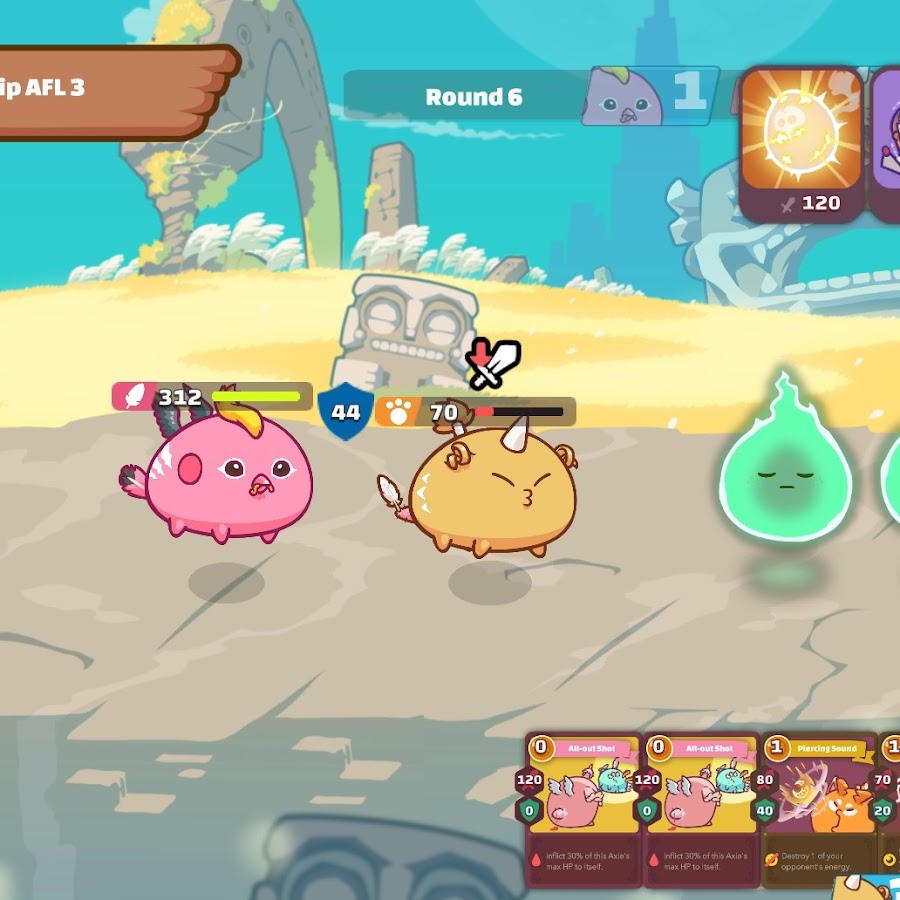The height and width of the screenshot is (900, 900).
Task: Pick the 70-damage card at the hand's edge
Action: pos(888,808)
